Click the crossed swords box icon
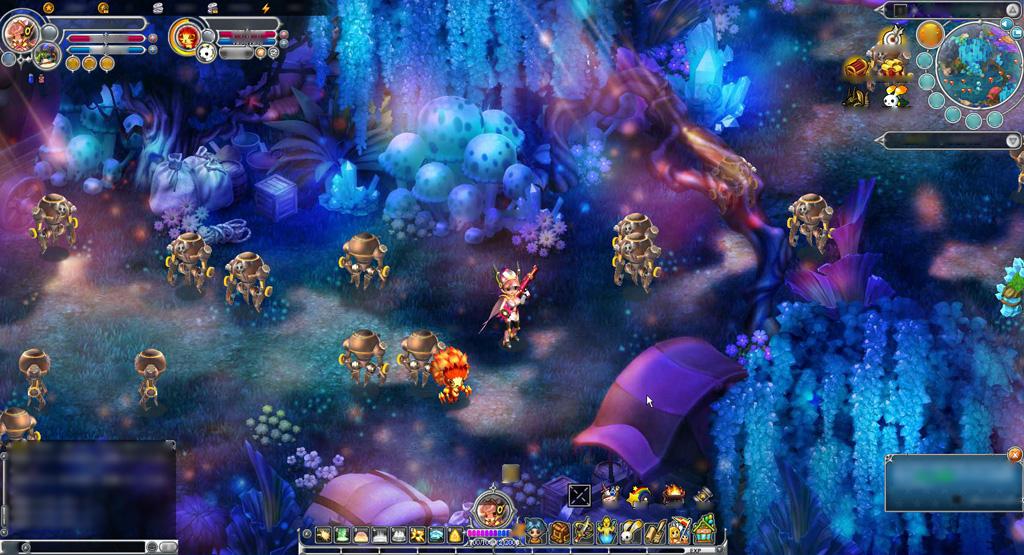 click(580, 495)
